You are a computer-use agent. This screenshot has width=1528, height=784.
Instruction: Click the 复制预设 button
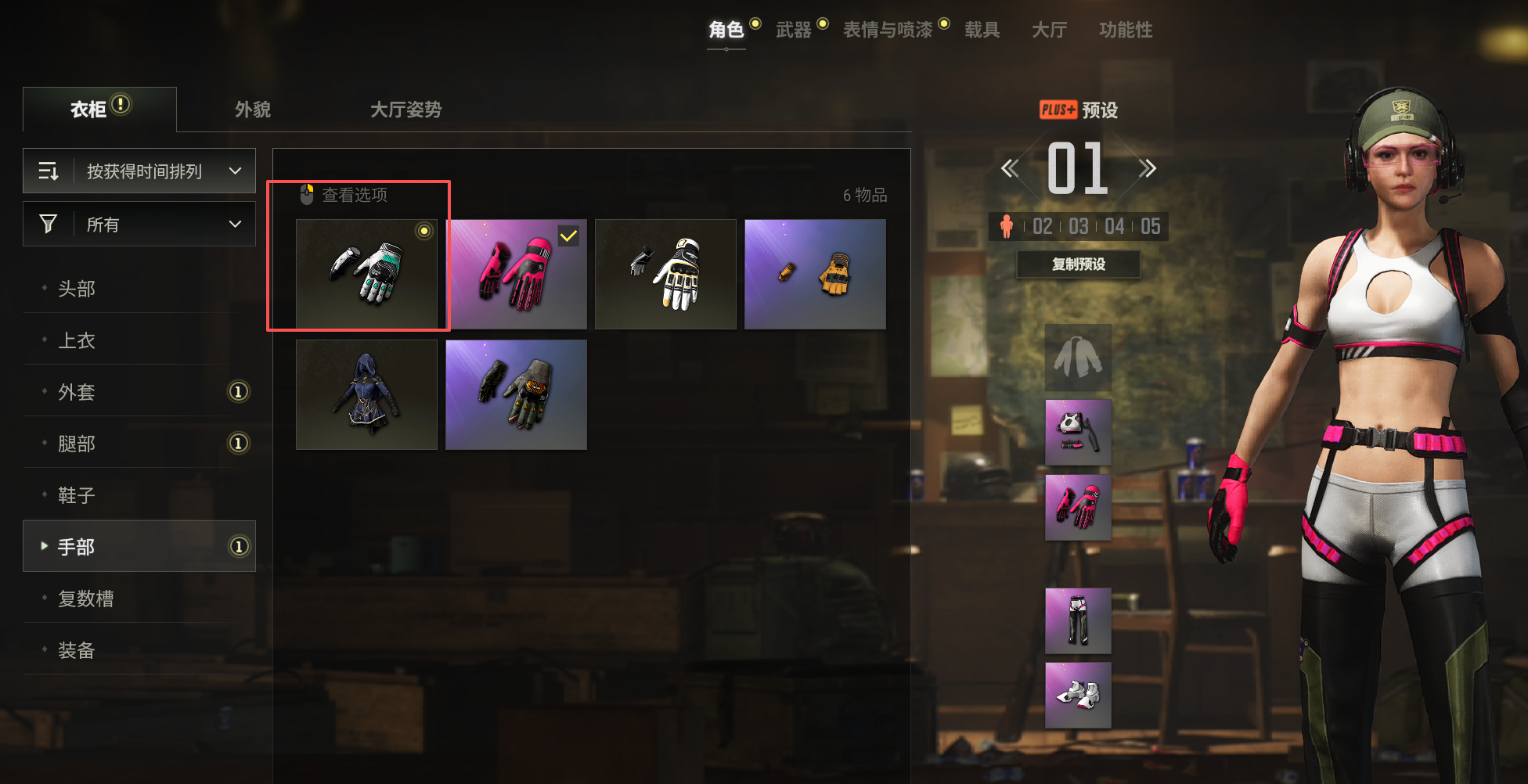coord(1078,264)
